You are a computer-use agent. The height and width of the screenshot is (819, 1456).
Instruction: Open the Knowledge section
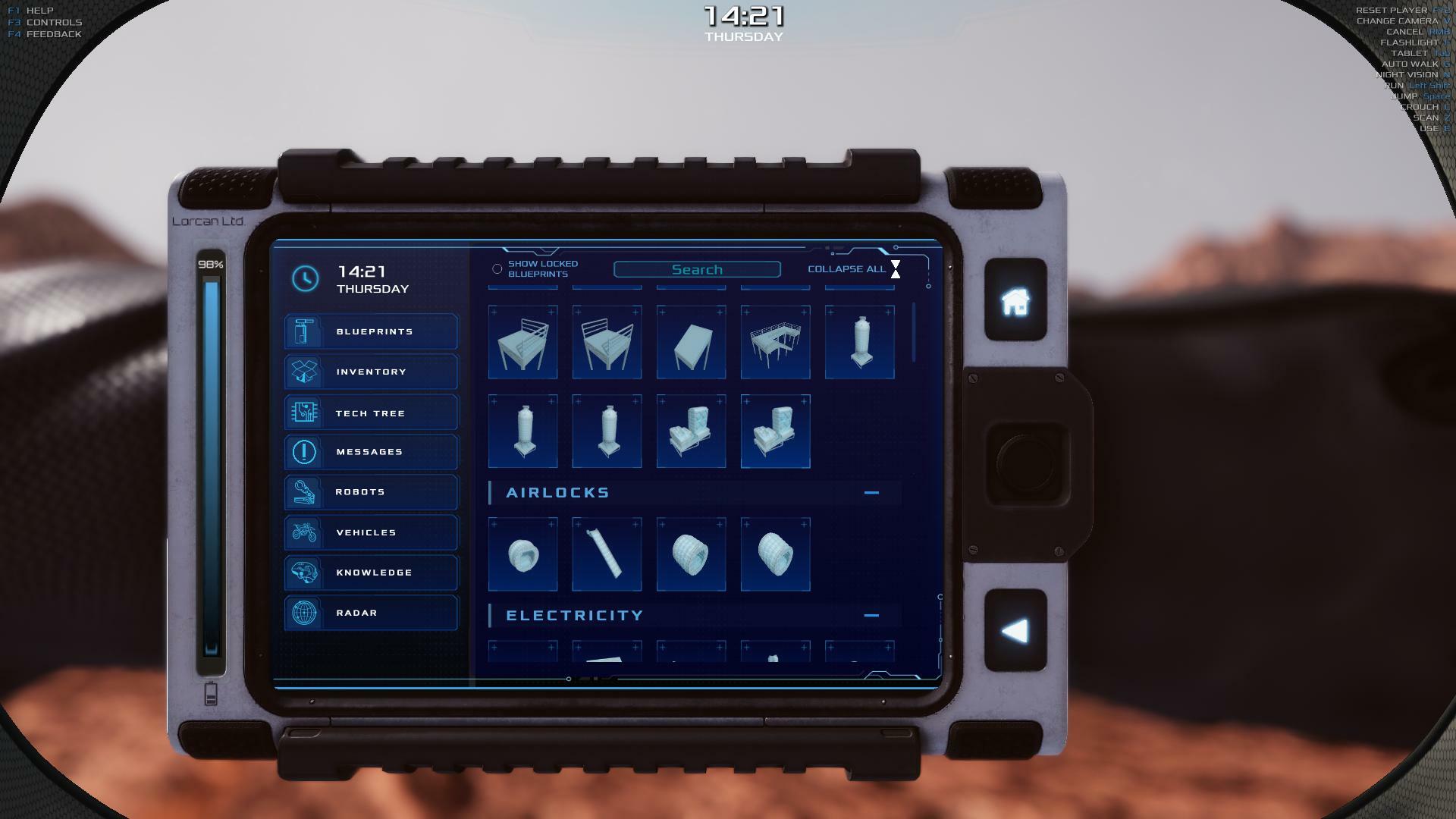pos(372,573)
